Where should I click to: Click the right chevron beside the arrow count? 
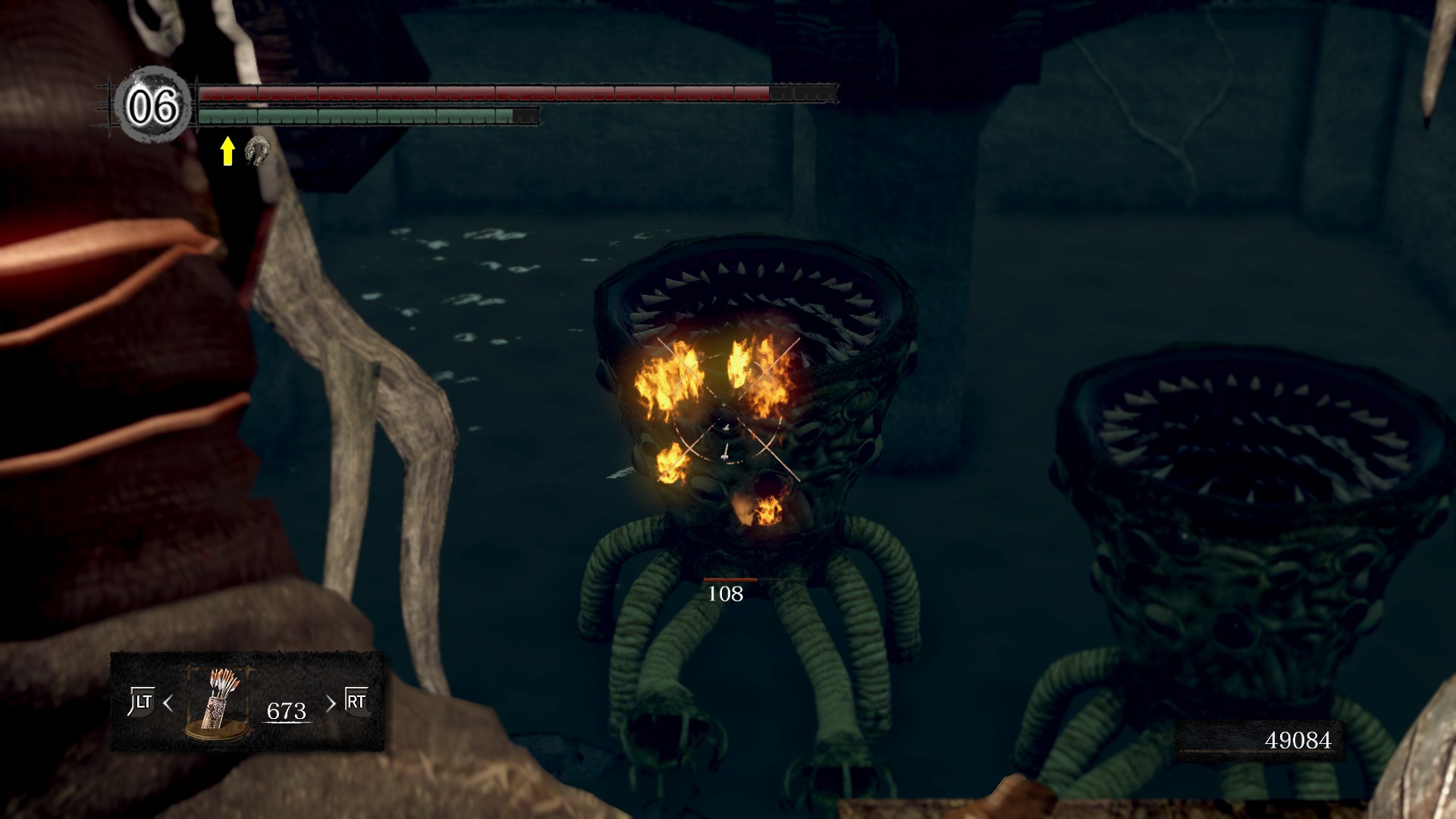click(x=330, y=704)
